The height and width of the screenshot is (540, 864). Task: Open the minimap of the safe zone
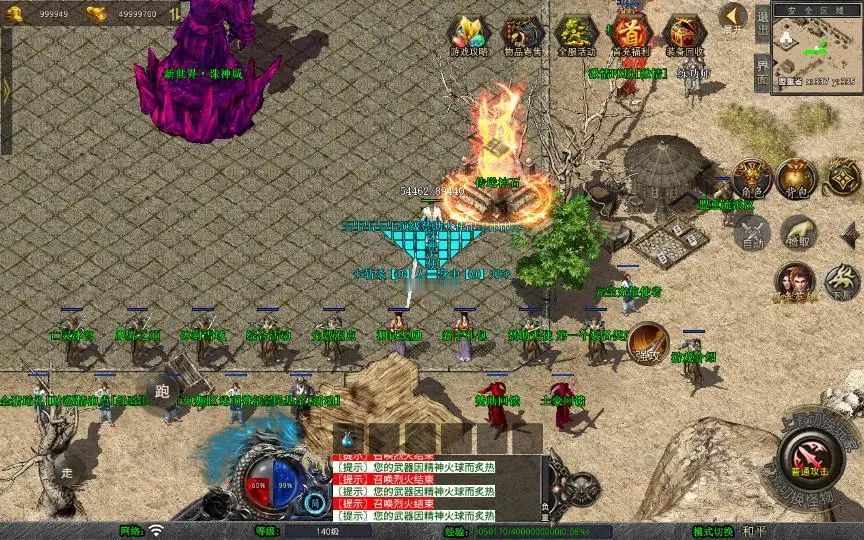pos(816,45)
